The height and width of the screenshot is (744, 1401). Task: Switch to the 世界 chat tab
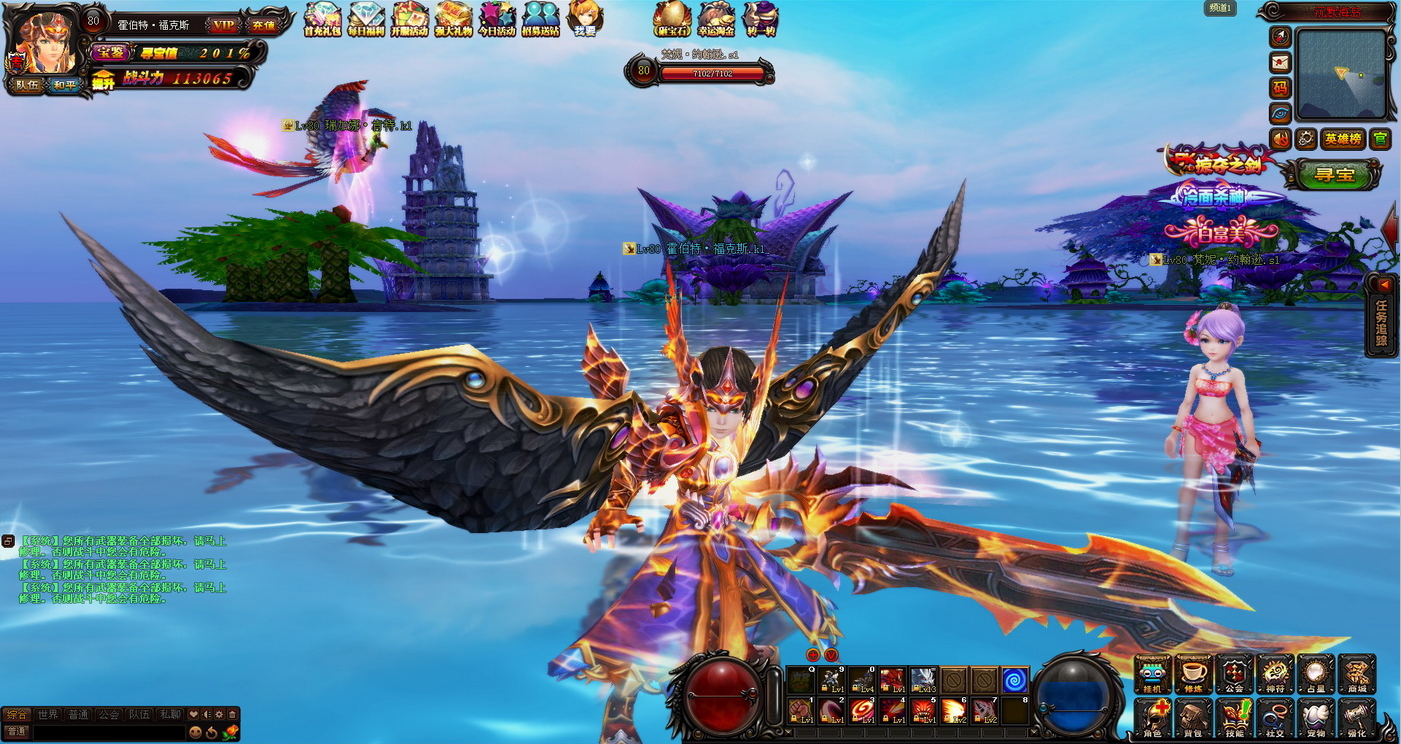pyautogui.click(x=47, y=714)
